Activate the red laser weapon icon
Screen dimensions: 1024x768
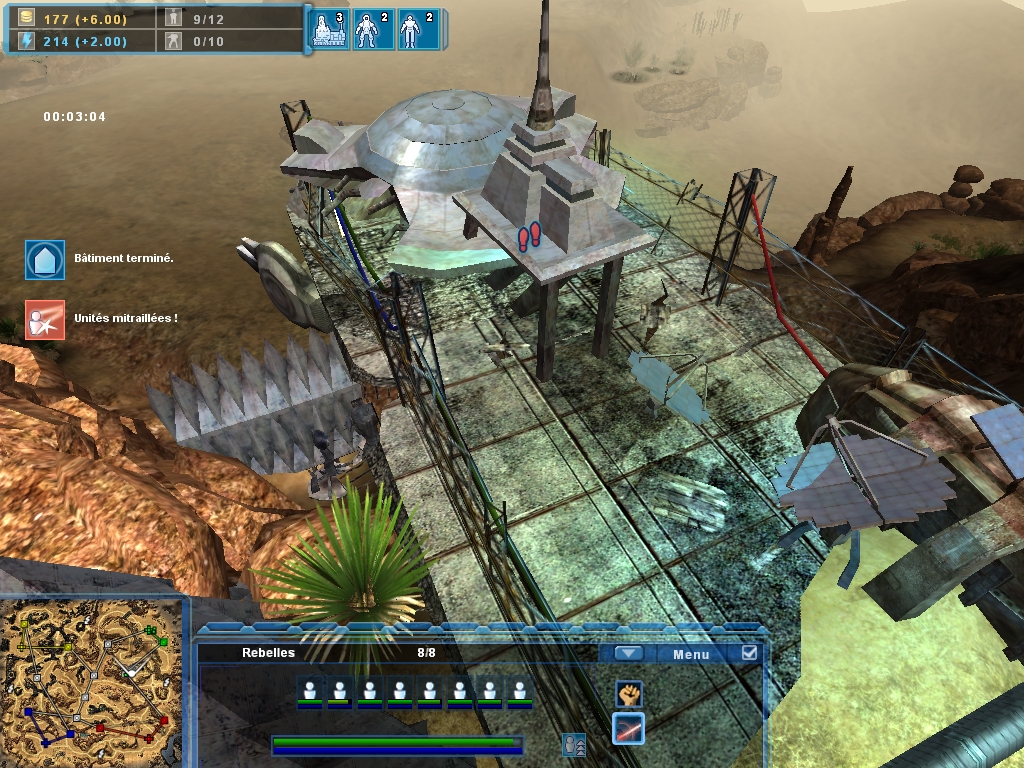pos(628,728)
